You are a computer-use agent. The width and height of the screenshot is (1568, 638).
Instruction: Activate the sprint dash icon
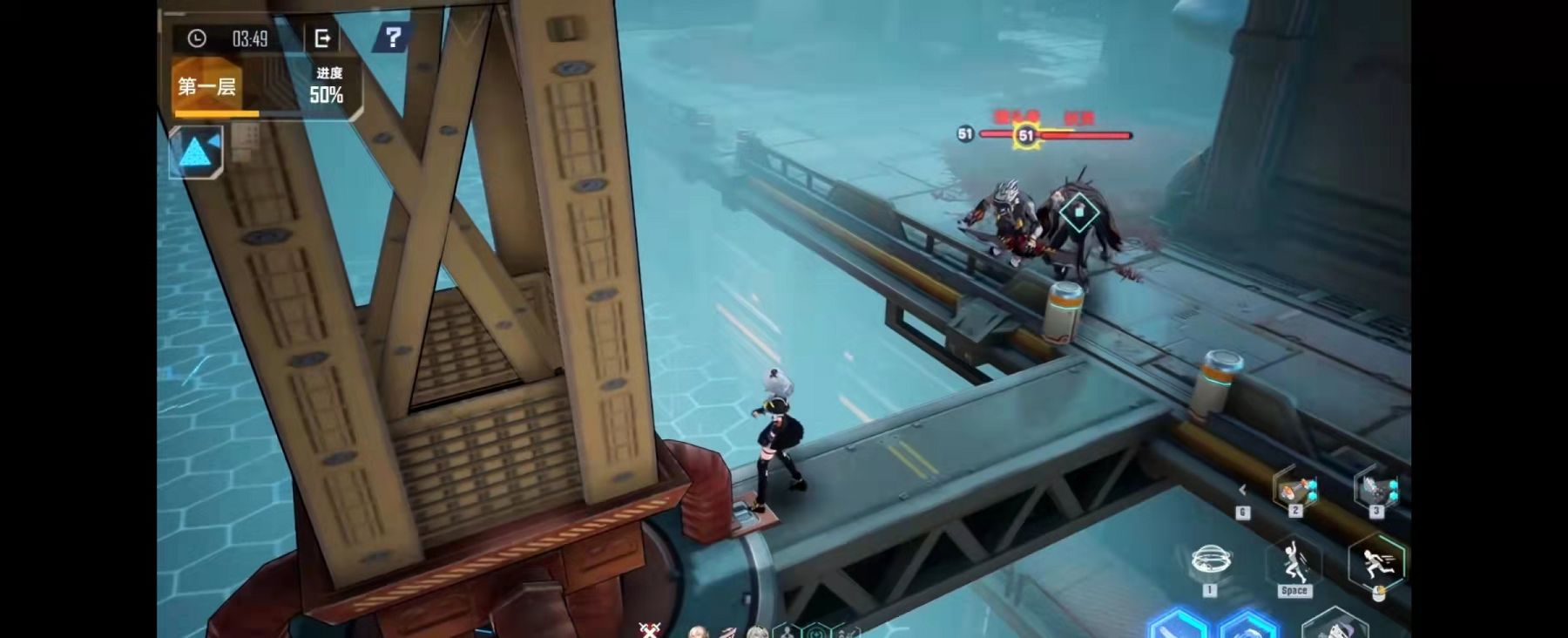1376,562
